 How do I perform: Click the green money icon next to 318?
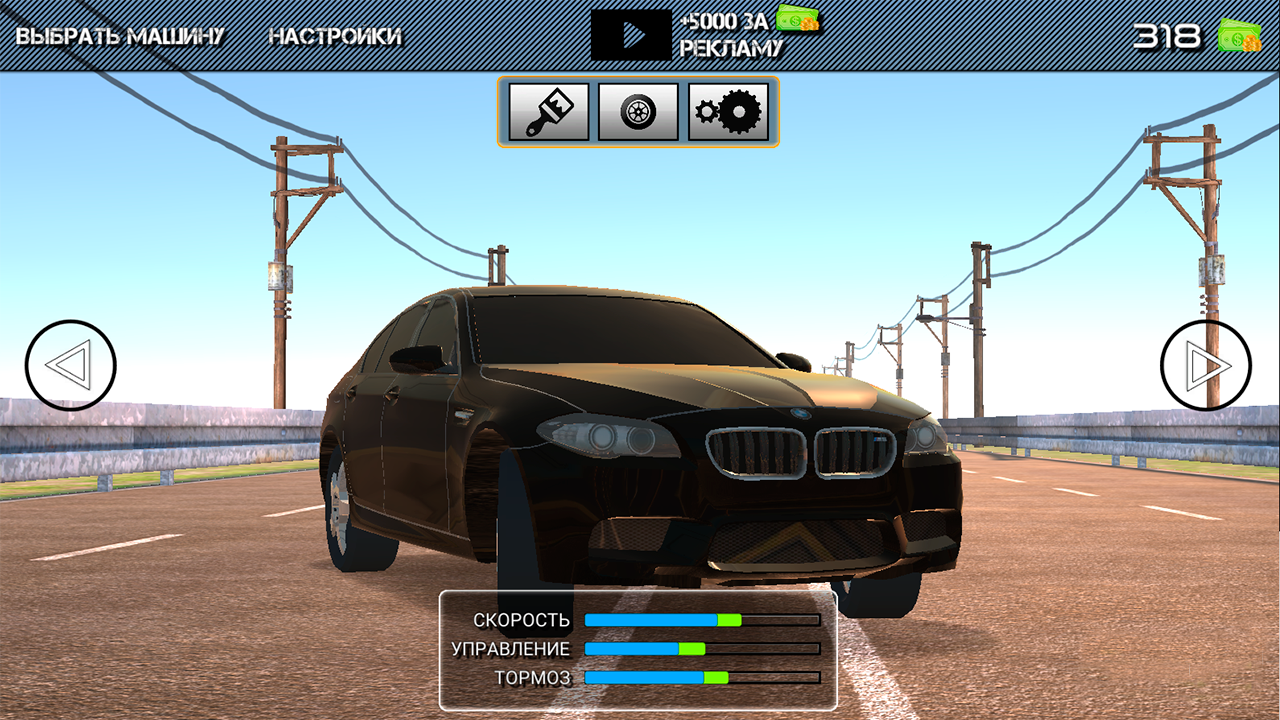tap(1240, 35)
